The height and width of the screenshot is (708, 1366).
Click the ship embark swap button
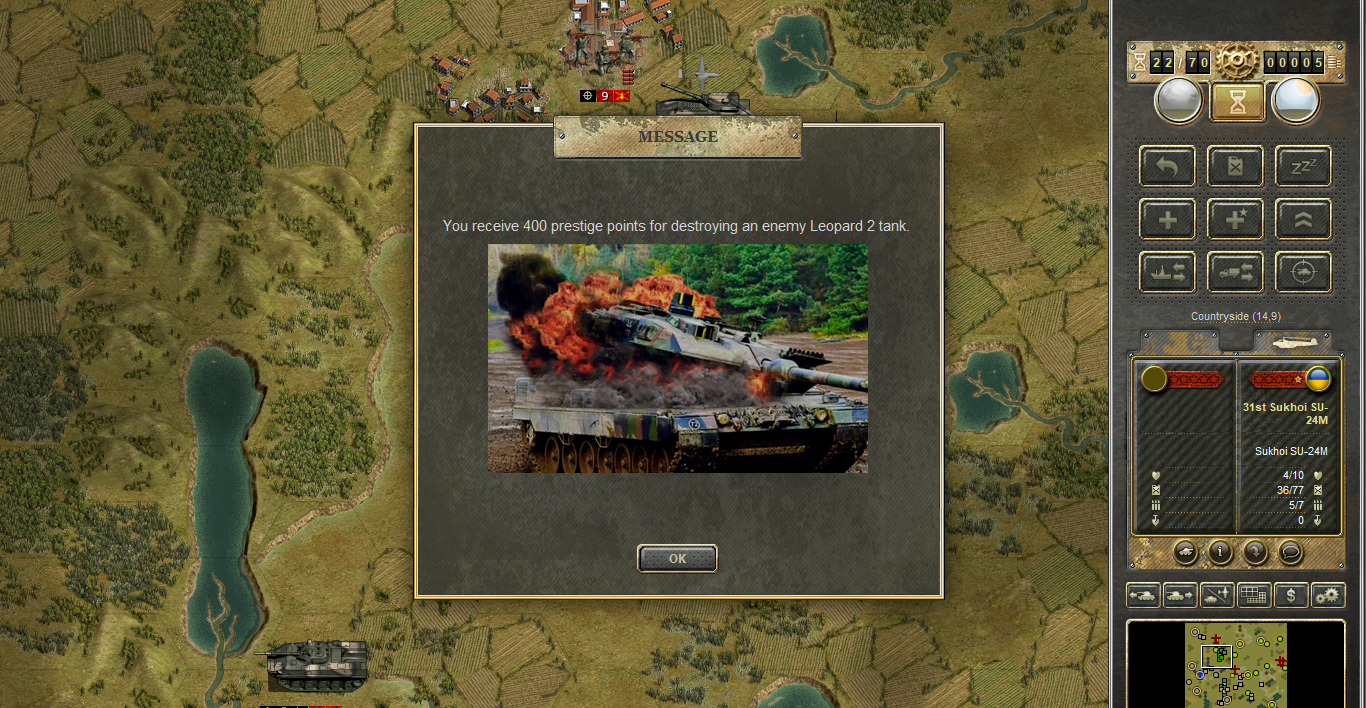[1167, 271]
